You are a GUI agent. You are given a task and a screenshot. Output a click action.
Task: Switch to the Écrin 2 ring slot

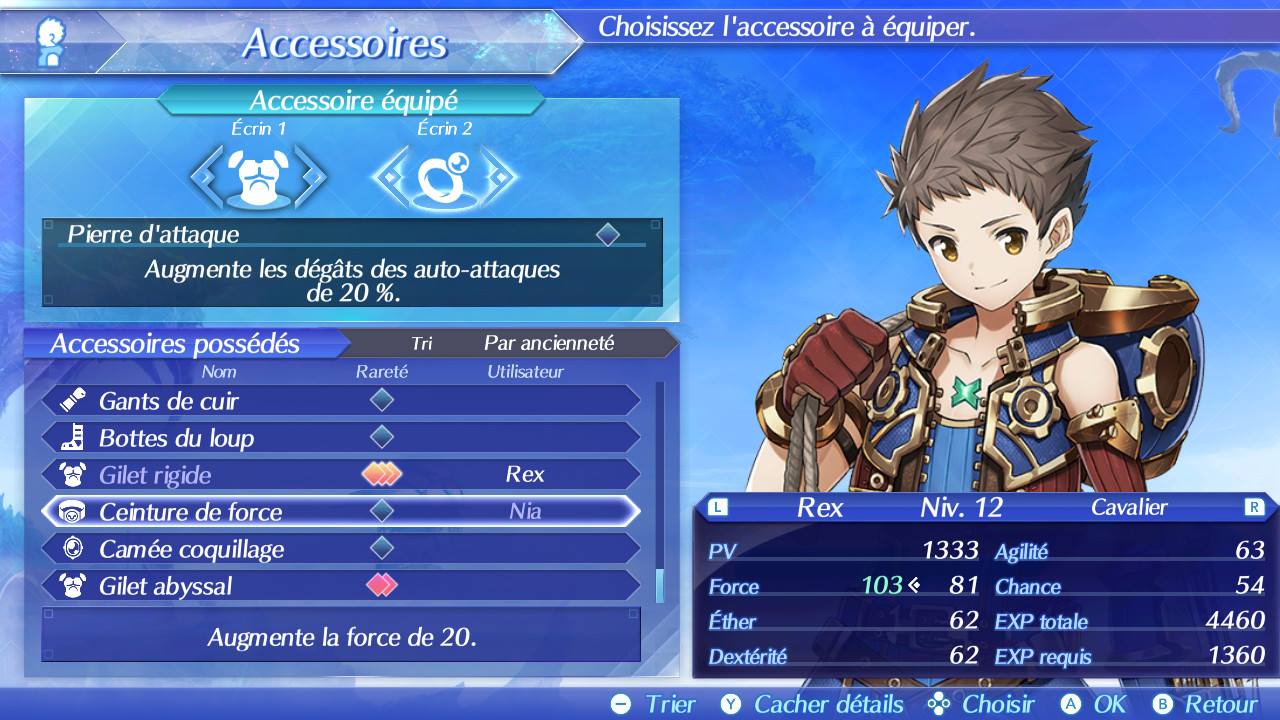444,178
